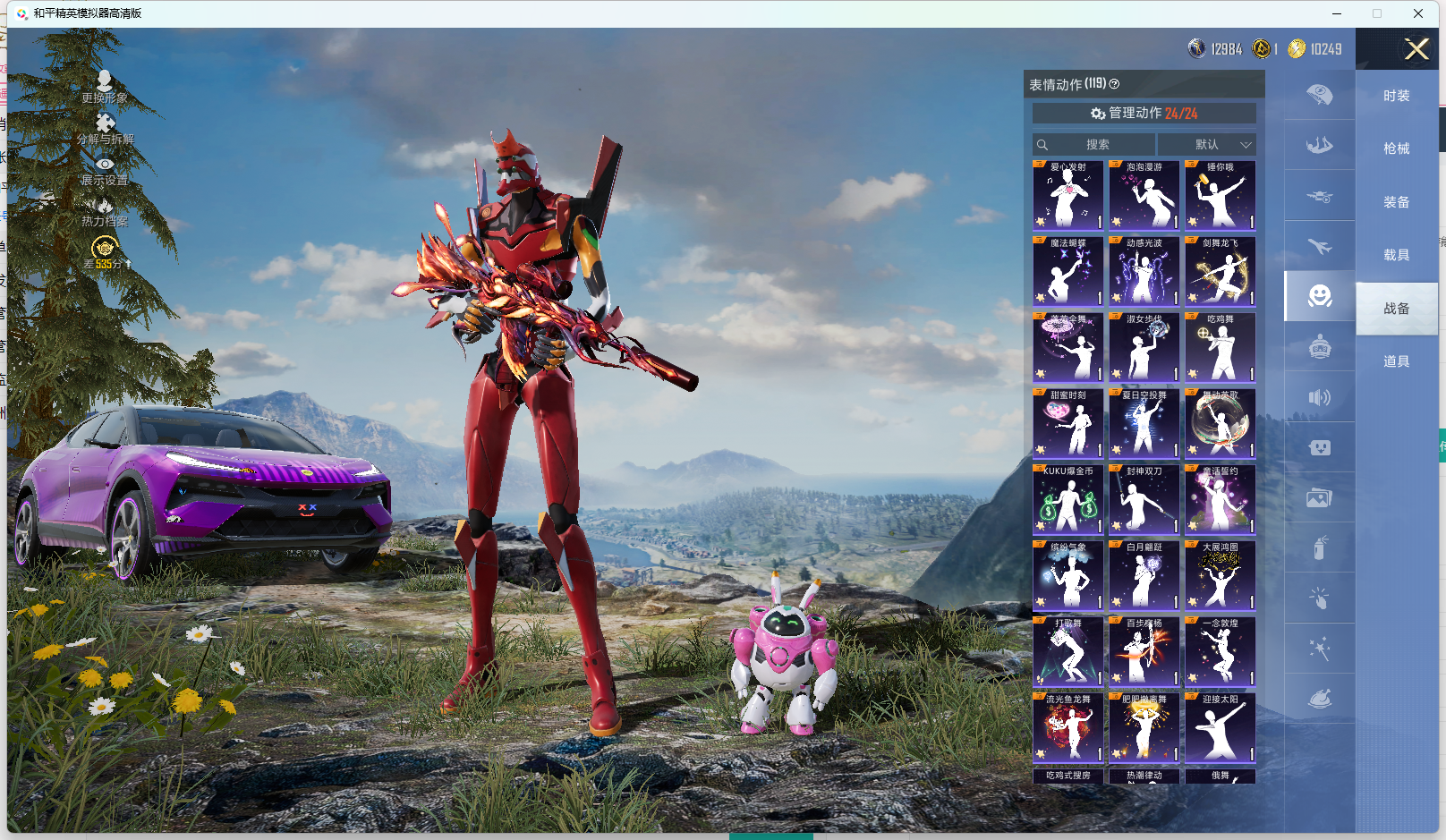This screenshot has height=840, width=1446.
Task: Open 分解与拆解 puzzle piece option
Action: 105,128
